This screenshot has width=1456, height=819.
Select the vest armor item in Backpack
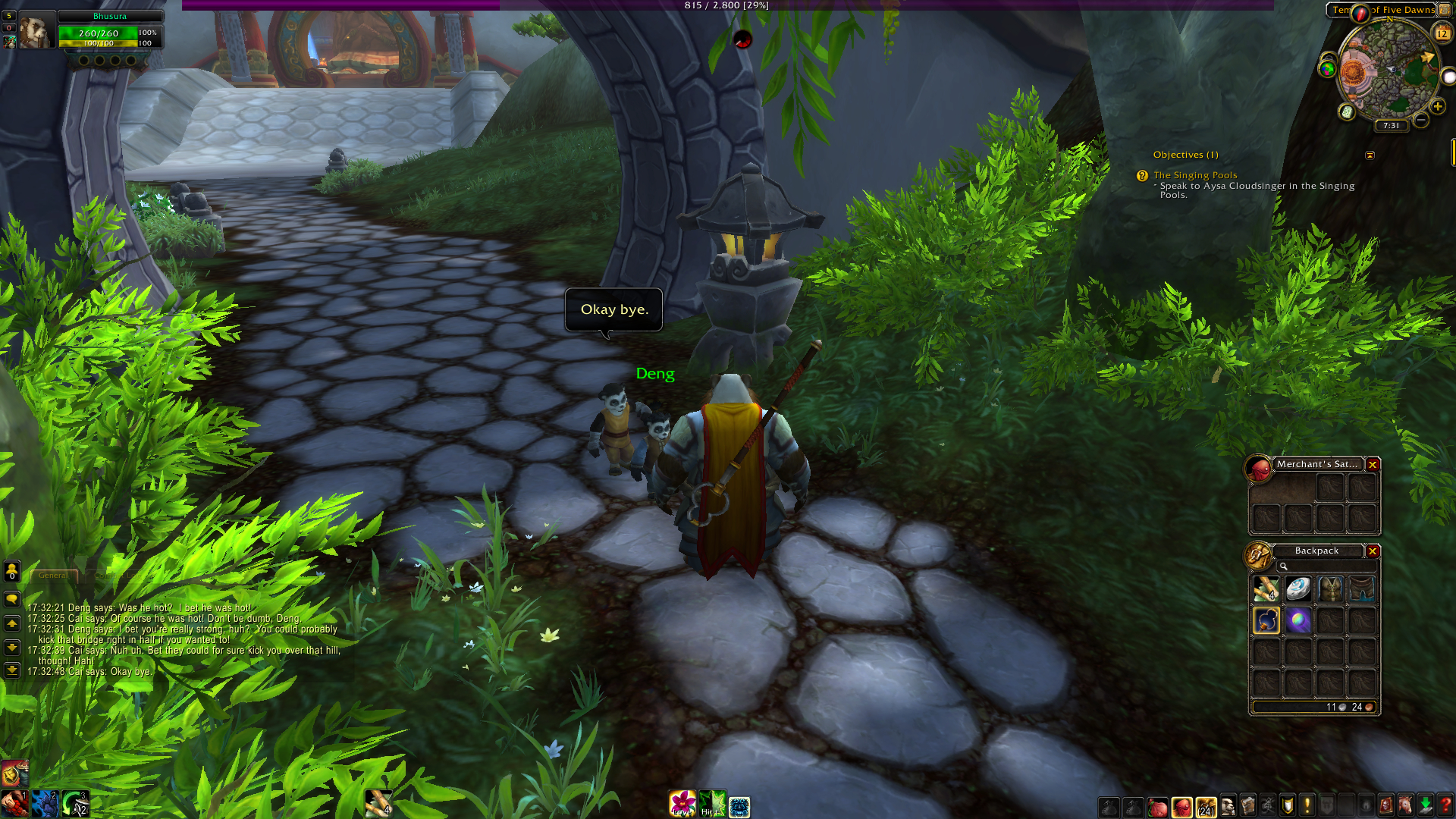1330,589
